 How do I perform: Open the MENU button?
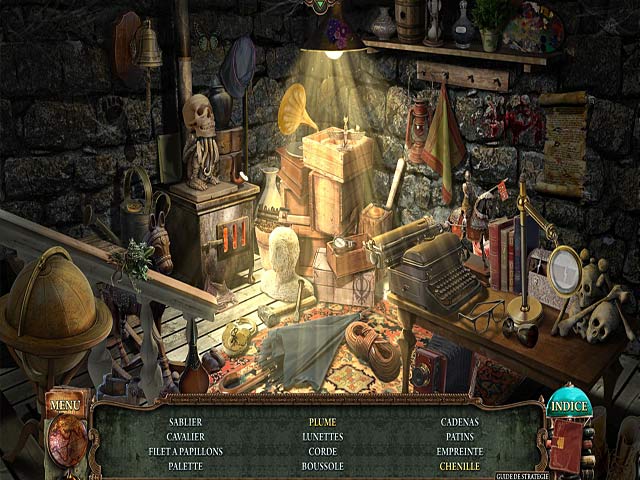[65, 405]
